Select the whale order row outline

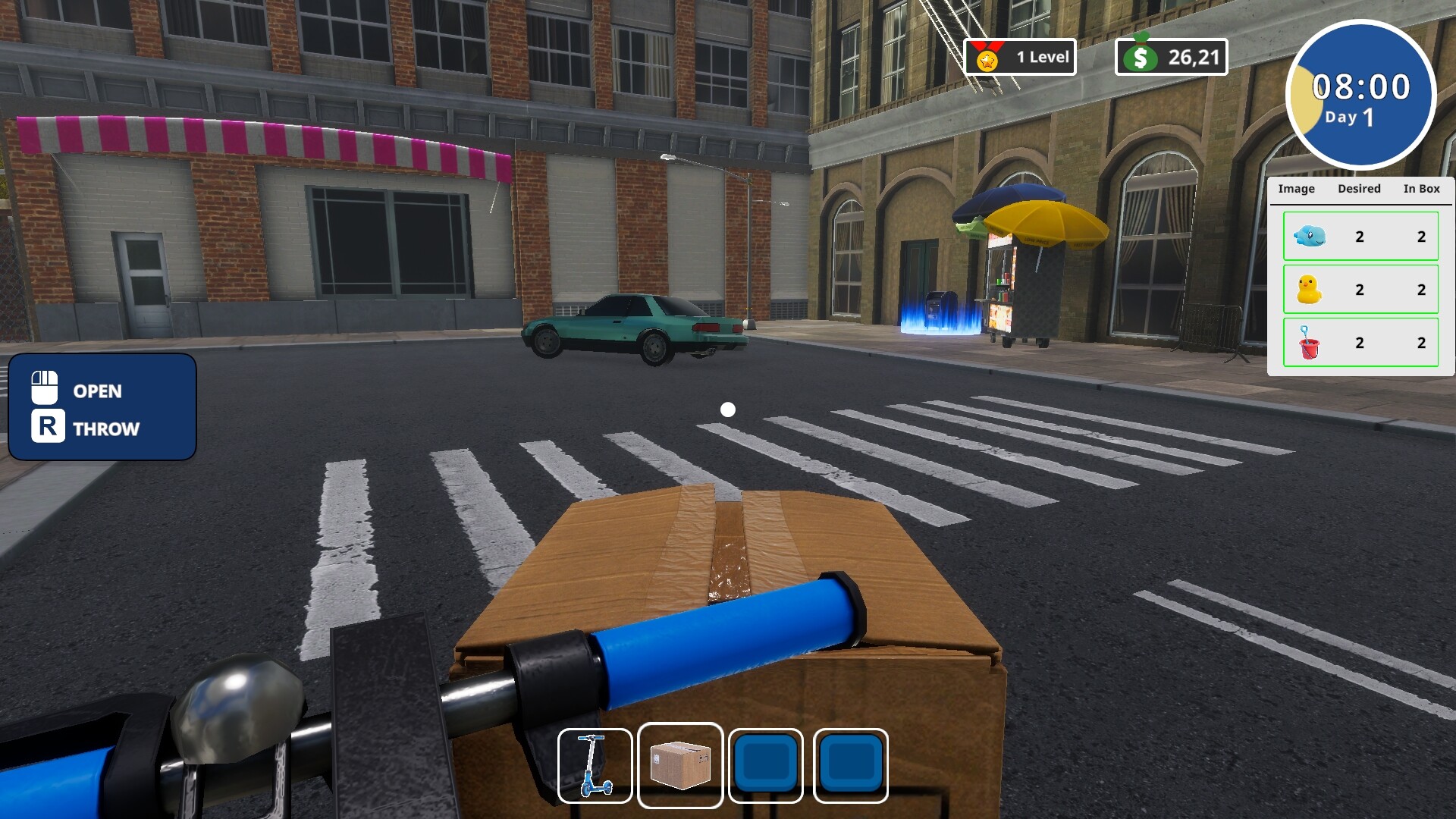click(1360, 236)
